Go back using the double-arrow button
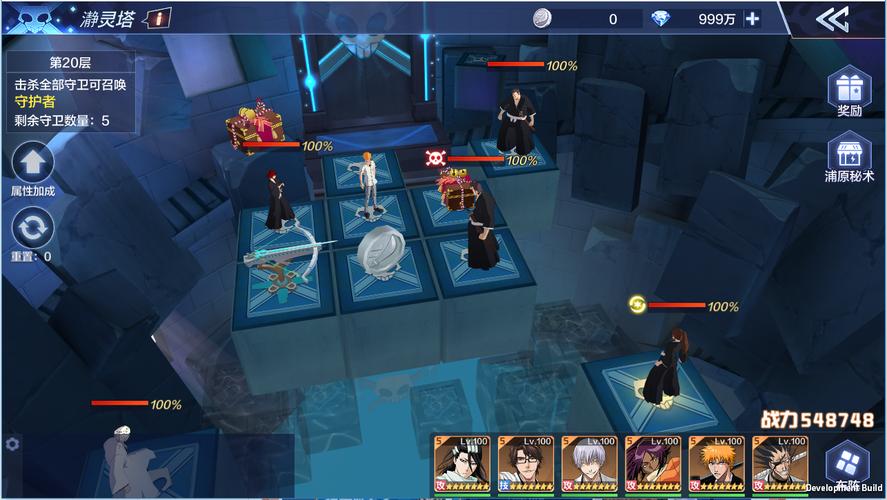887x500 pixels. 832,19
